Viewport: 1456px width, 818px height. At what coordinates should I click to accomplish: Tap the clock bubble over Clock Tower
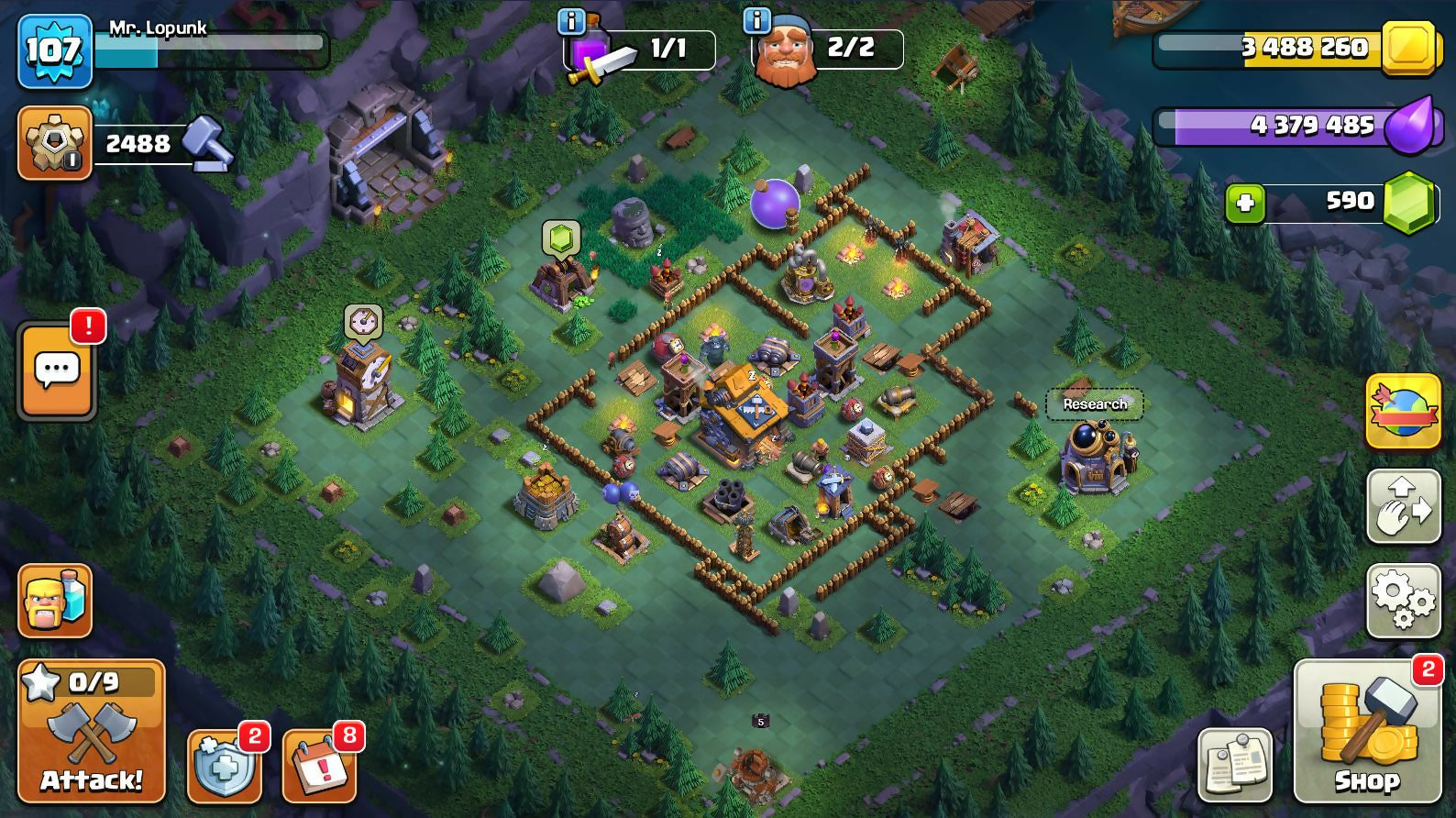(363, 322)
